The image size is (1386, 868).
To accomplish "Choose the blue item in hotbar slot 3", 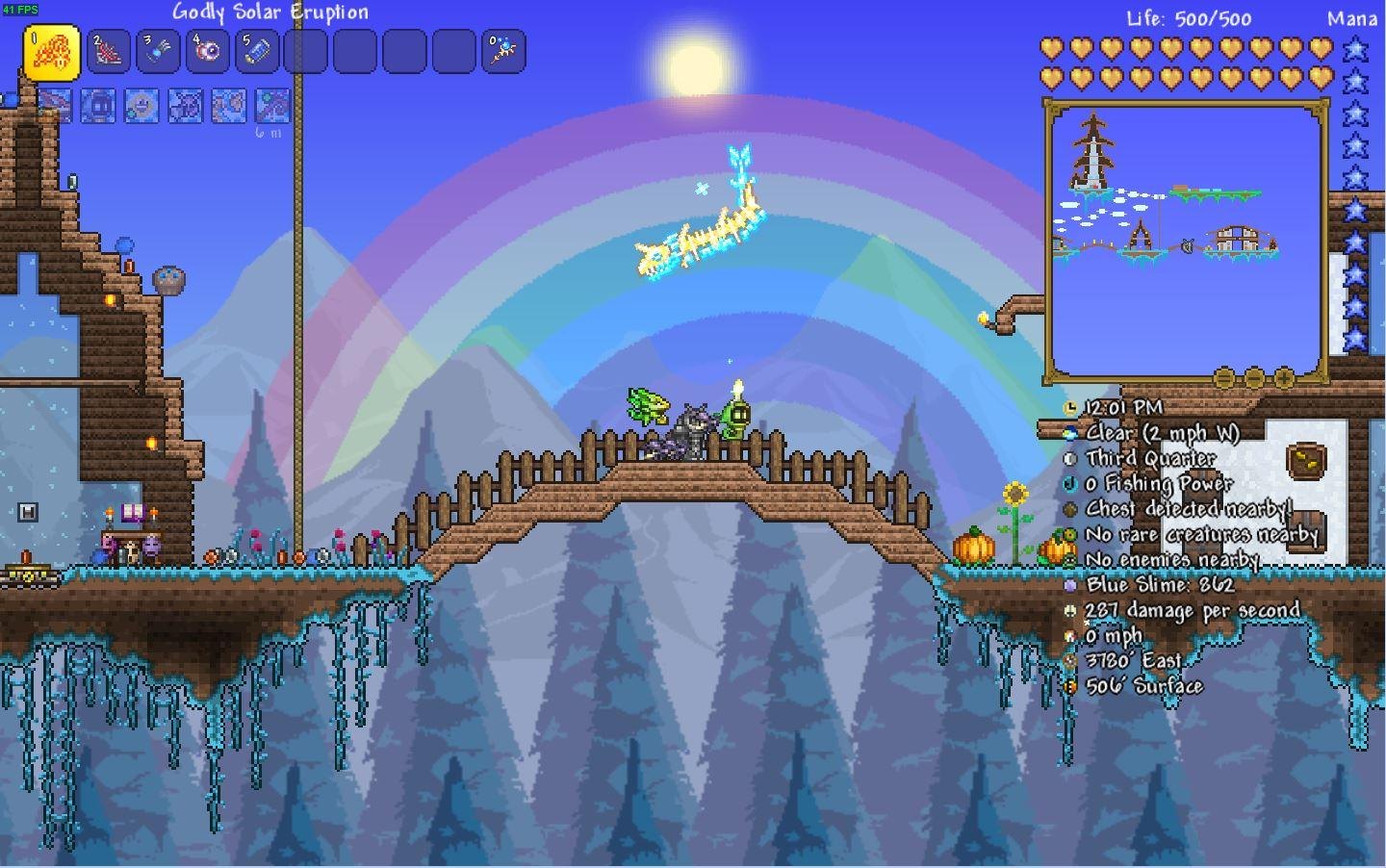I will pyautogui.click(x=158, y=51).
